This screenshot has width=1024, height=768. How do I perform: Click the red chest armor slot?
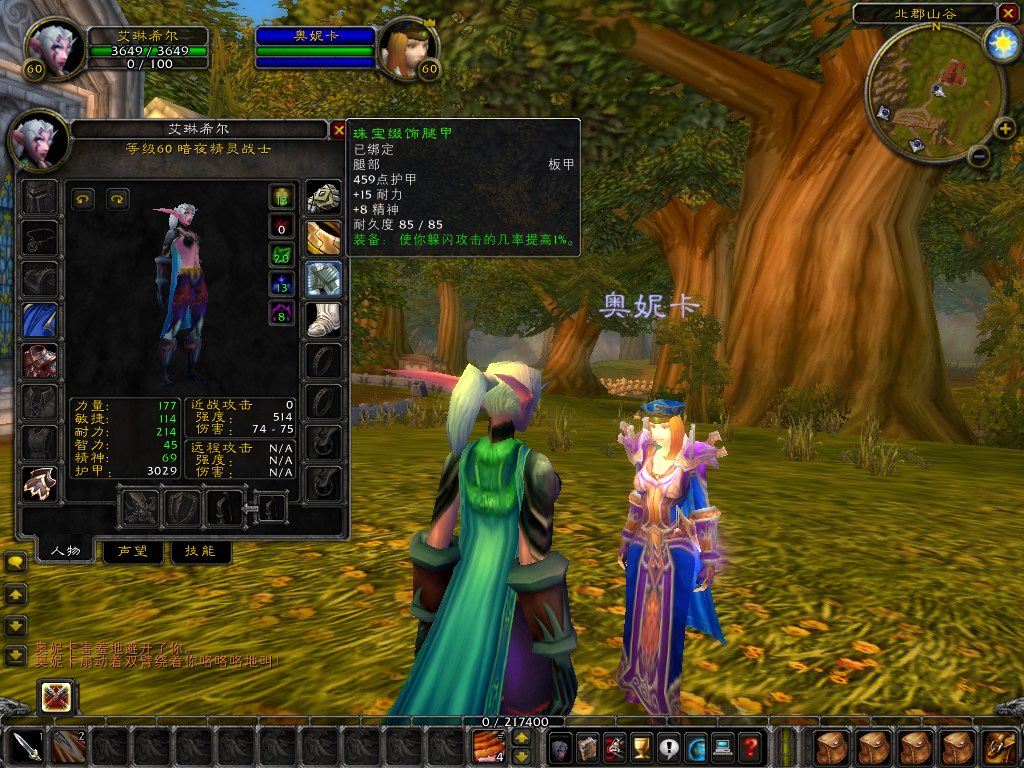point(41,360)
